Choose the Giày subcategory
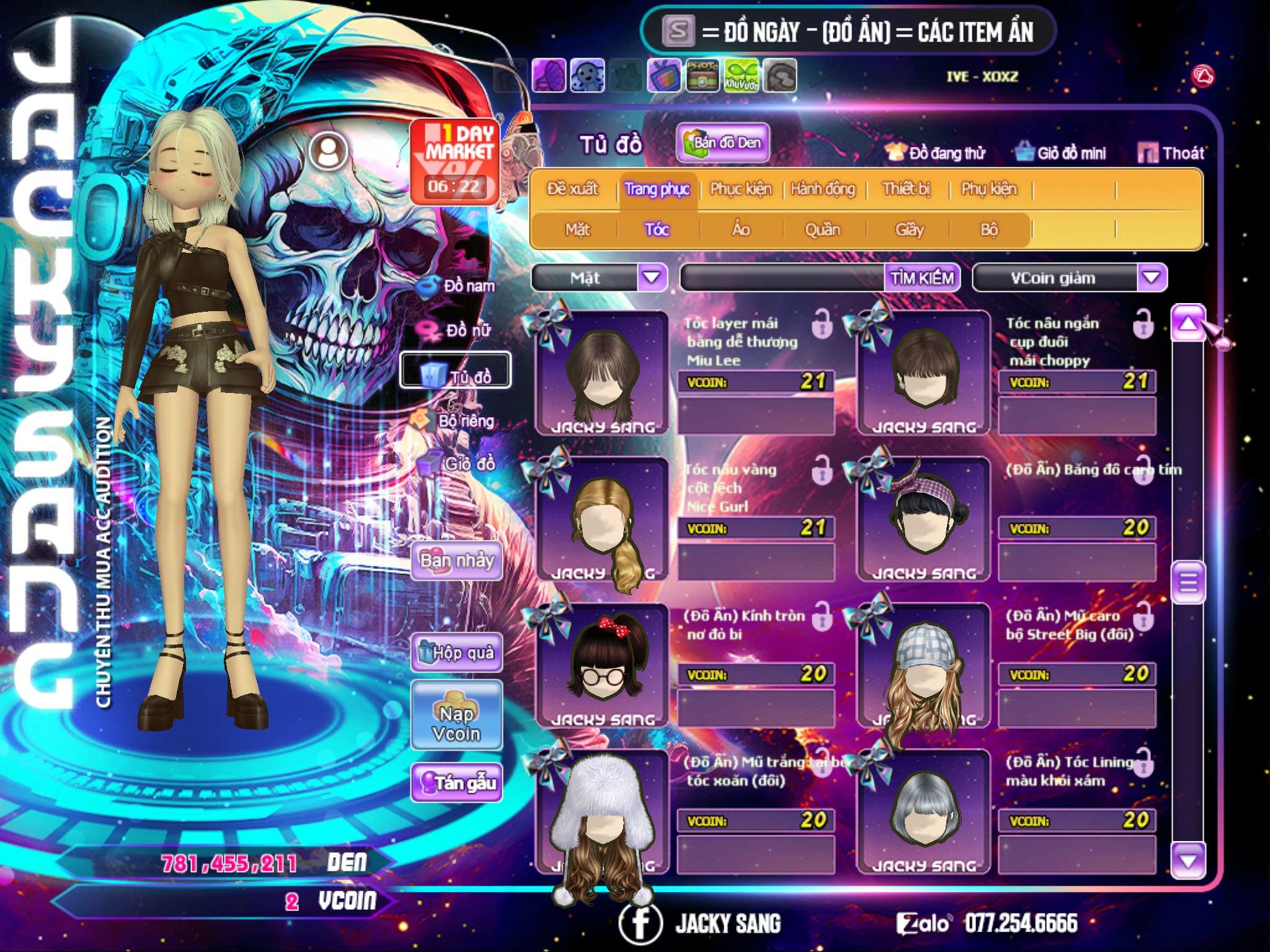Image resolution: width=1270 pixels, height=952 pixels. pos(909,229)
